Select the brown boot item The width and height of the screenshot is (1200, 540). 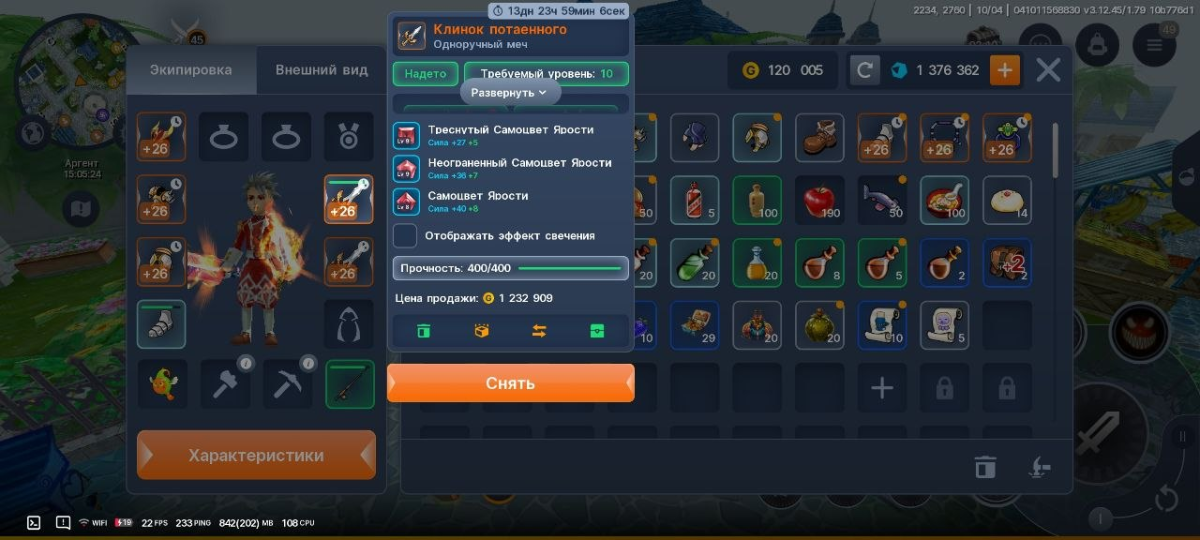tap(819, 137)
